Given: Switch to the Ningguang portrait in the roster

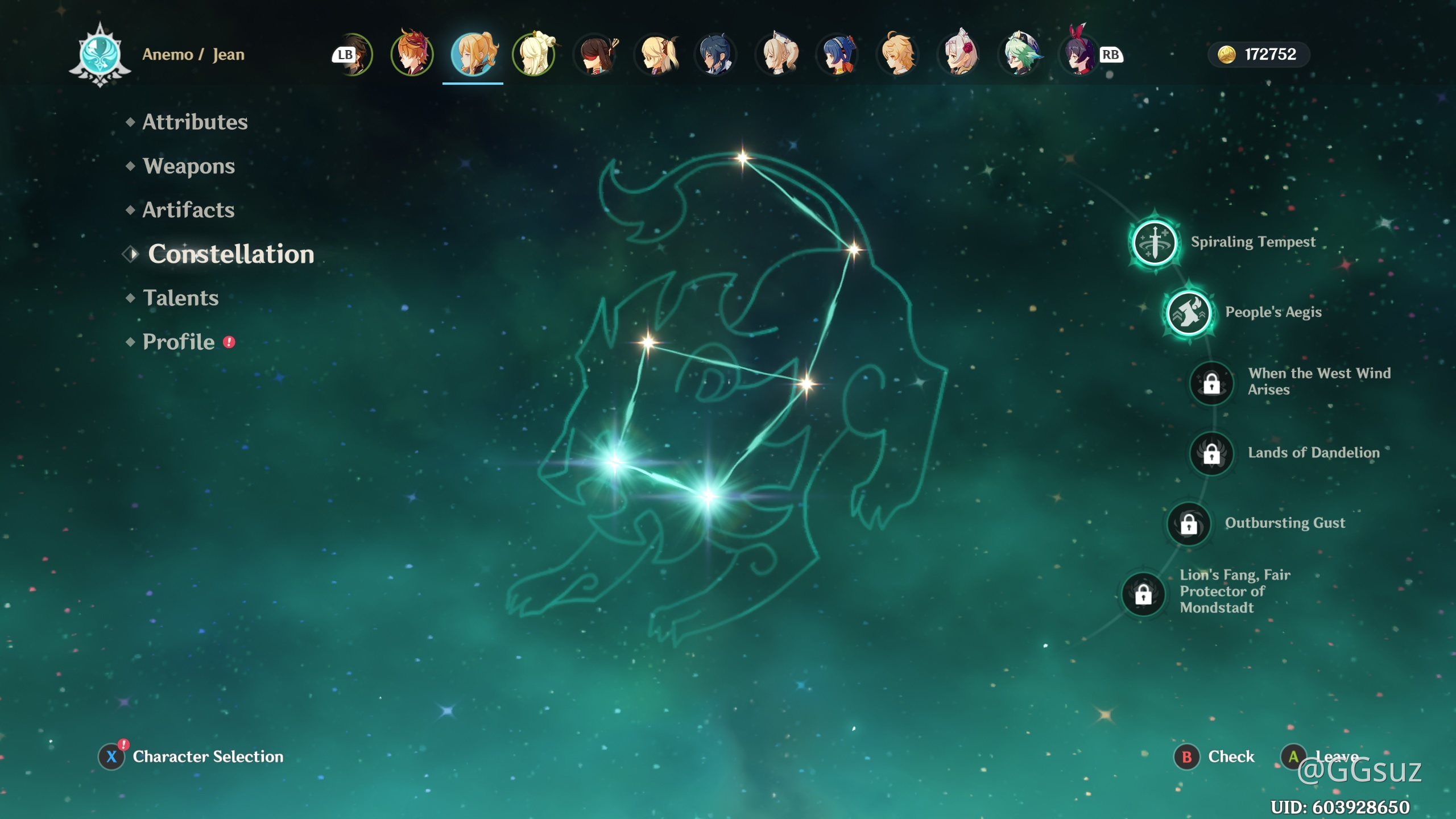Looking at the screenshot, I should (533, 54).
